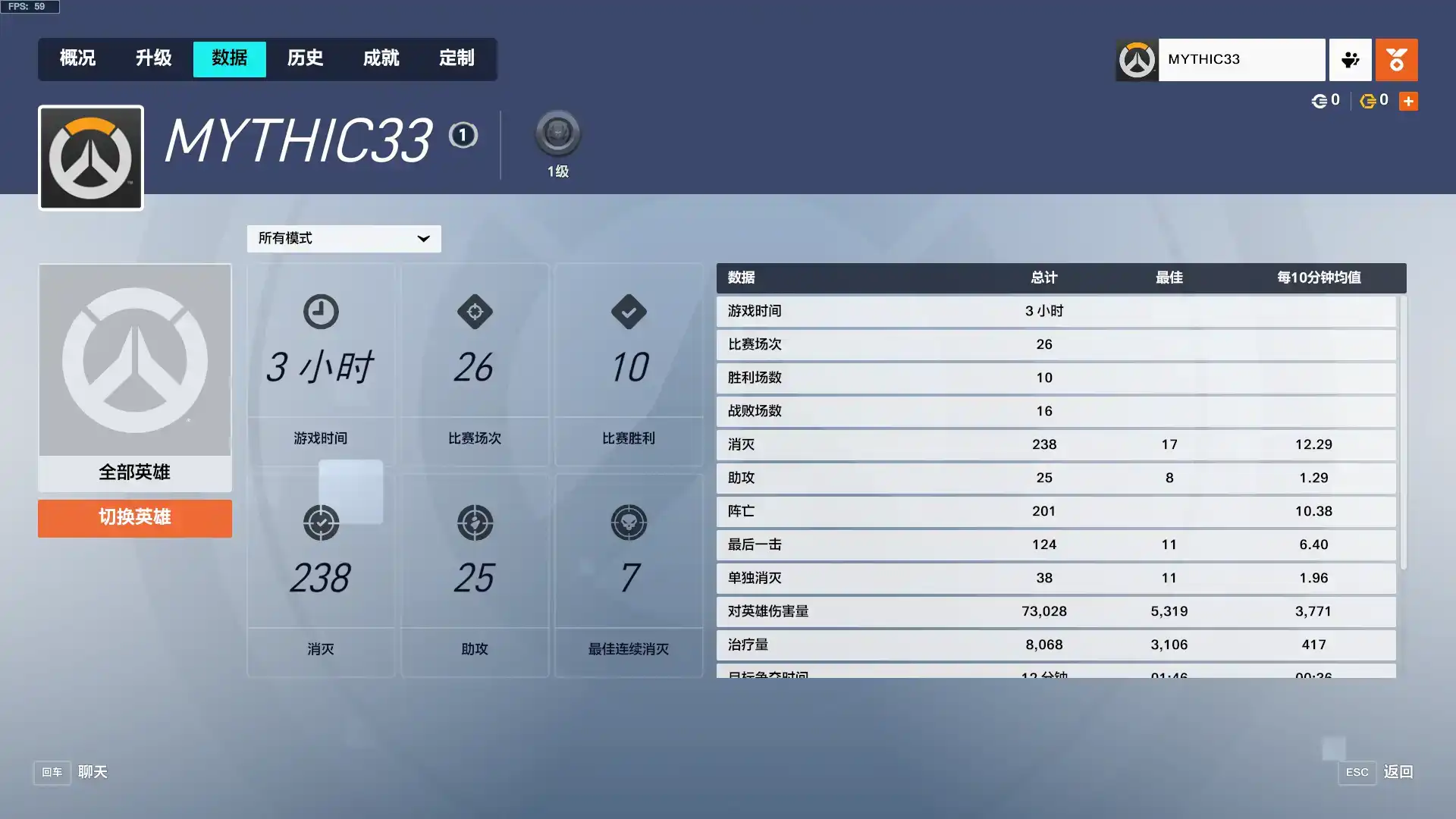Screen dimensions: 1456x819
Task: Click the 对英雄伤害量 row in the table
Action: tap(1056, 611)
